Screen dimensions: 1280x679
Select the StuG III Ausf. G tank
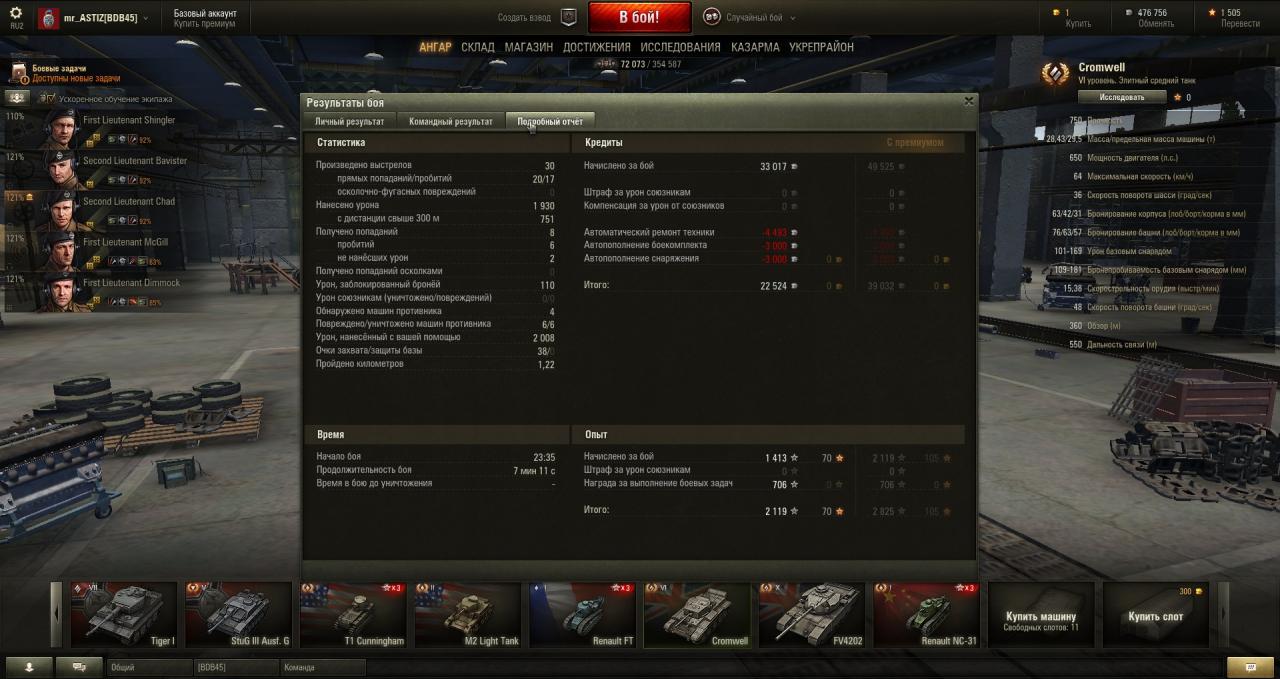tap(239, 614)
